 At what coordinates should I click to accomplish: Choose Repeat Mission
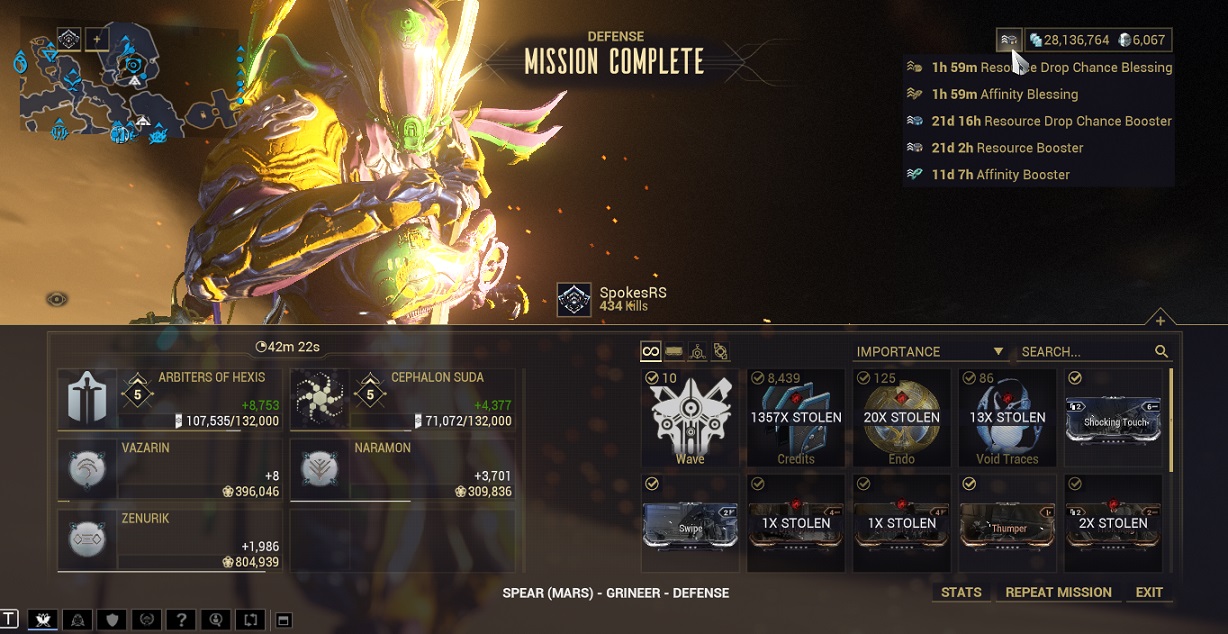pos(1058,592)
